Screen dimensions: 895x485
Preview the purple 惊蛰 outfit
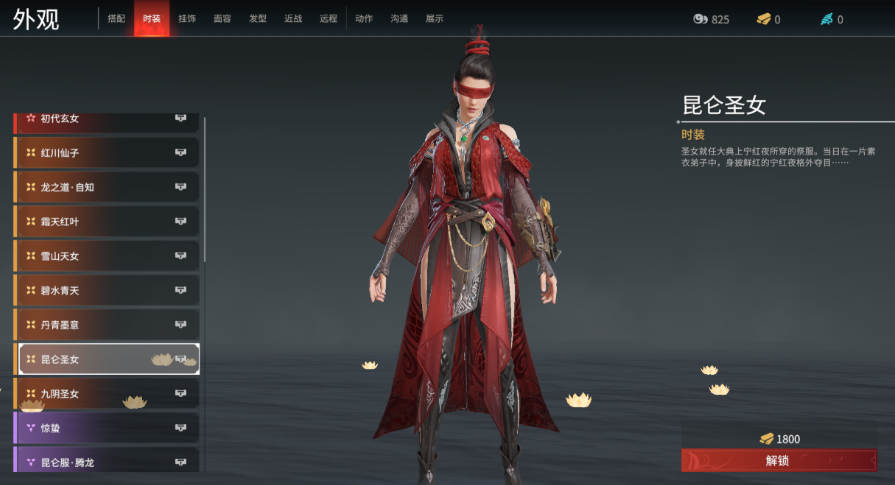[106, 428]
